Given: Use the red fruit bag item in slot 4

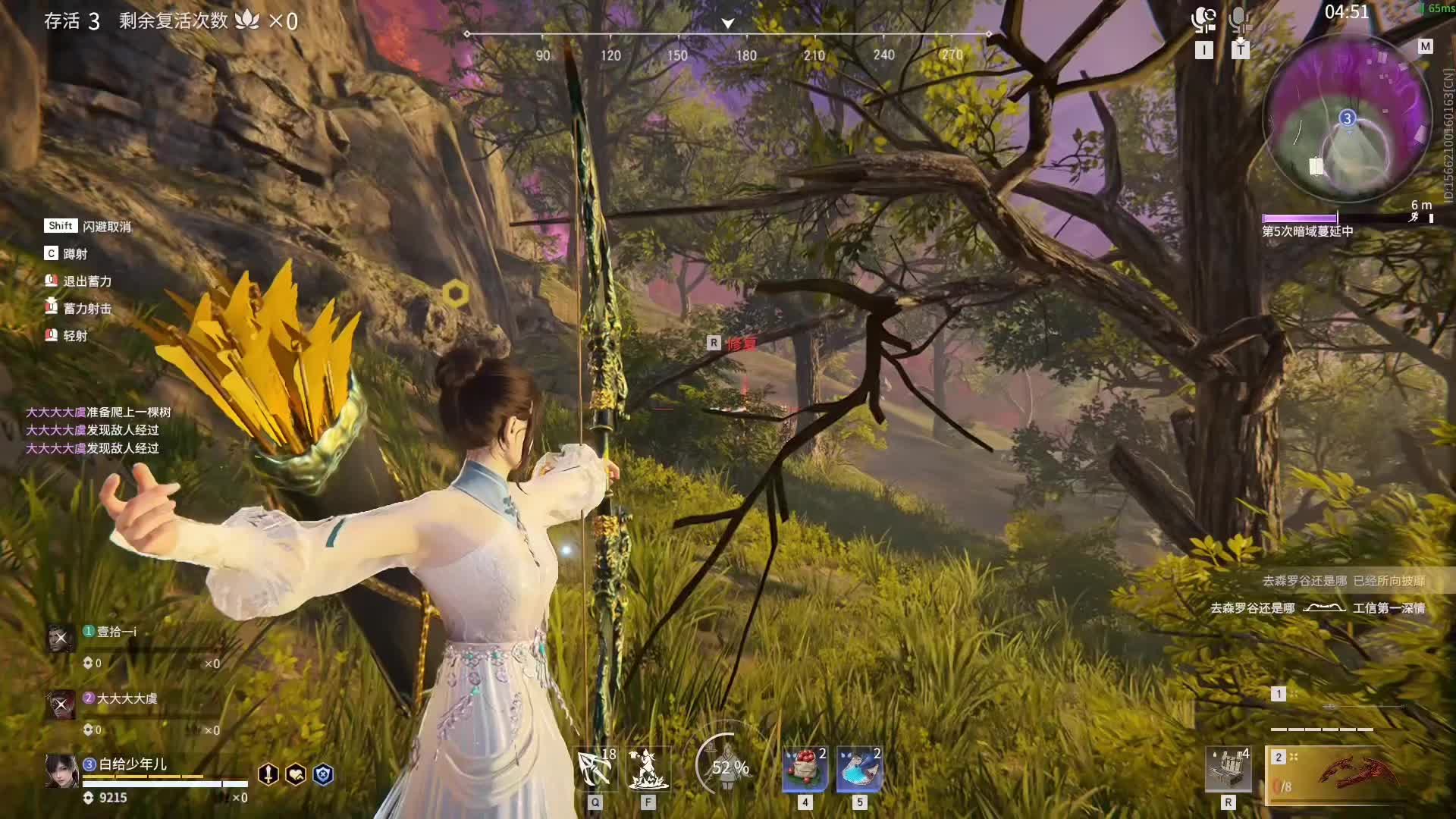Looking at the screenshot, I should pyautogui.click(x=805, y=770).
